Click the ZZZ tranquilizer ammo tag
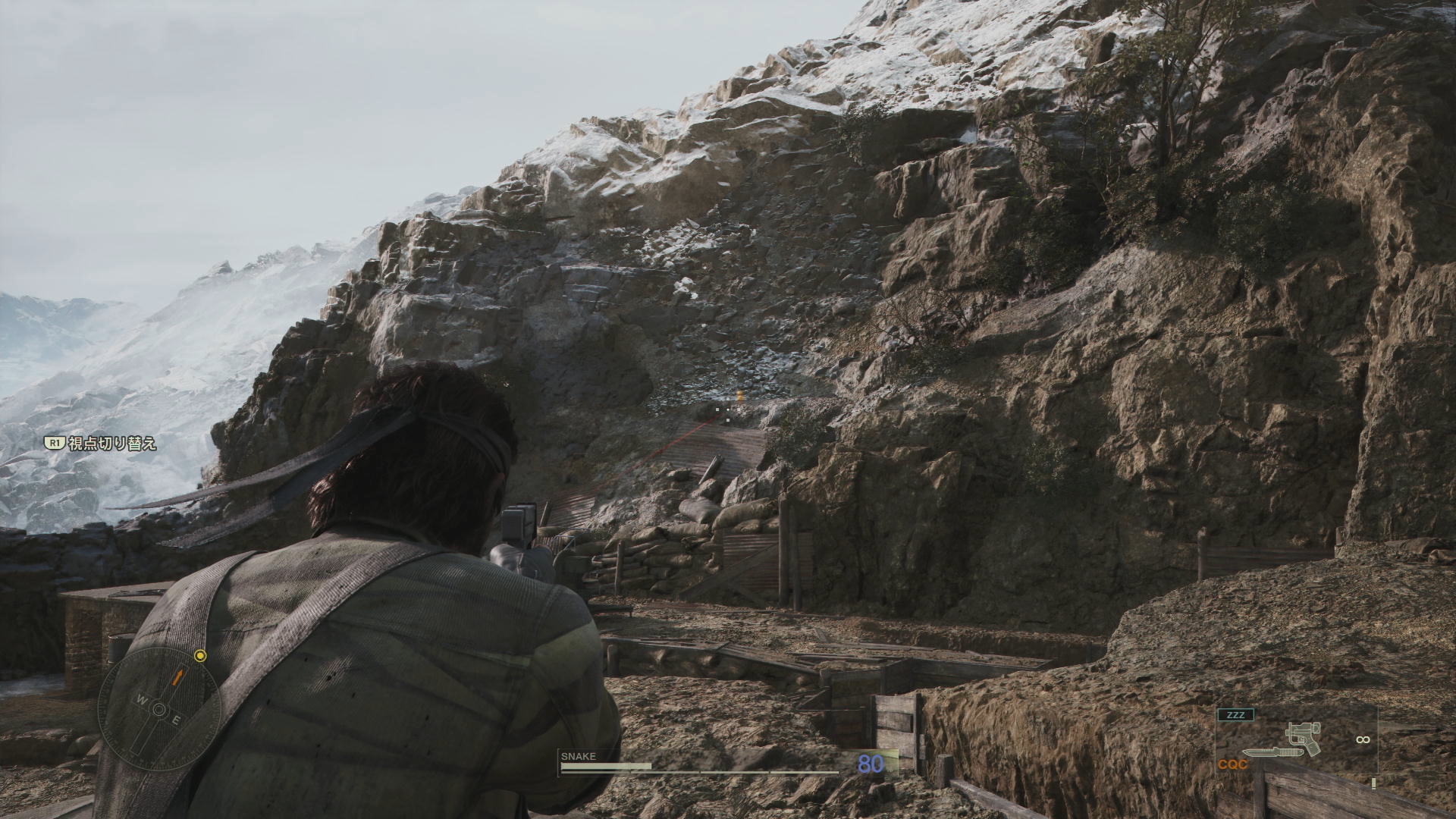 pos(1235,714)
